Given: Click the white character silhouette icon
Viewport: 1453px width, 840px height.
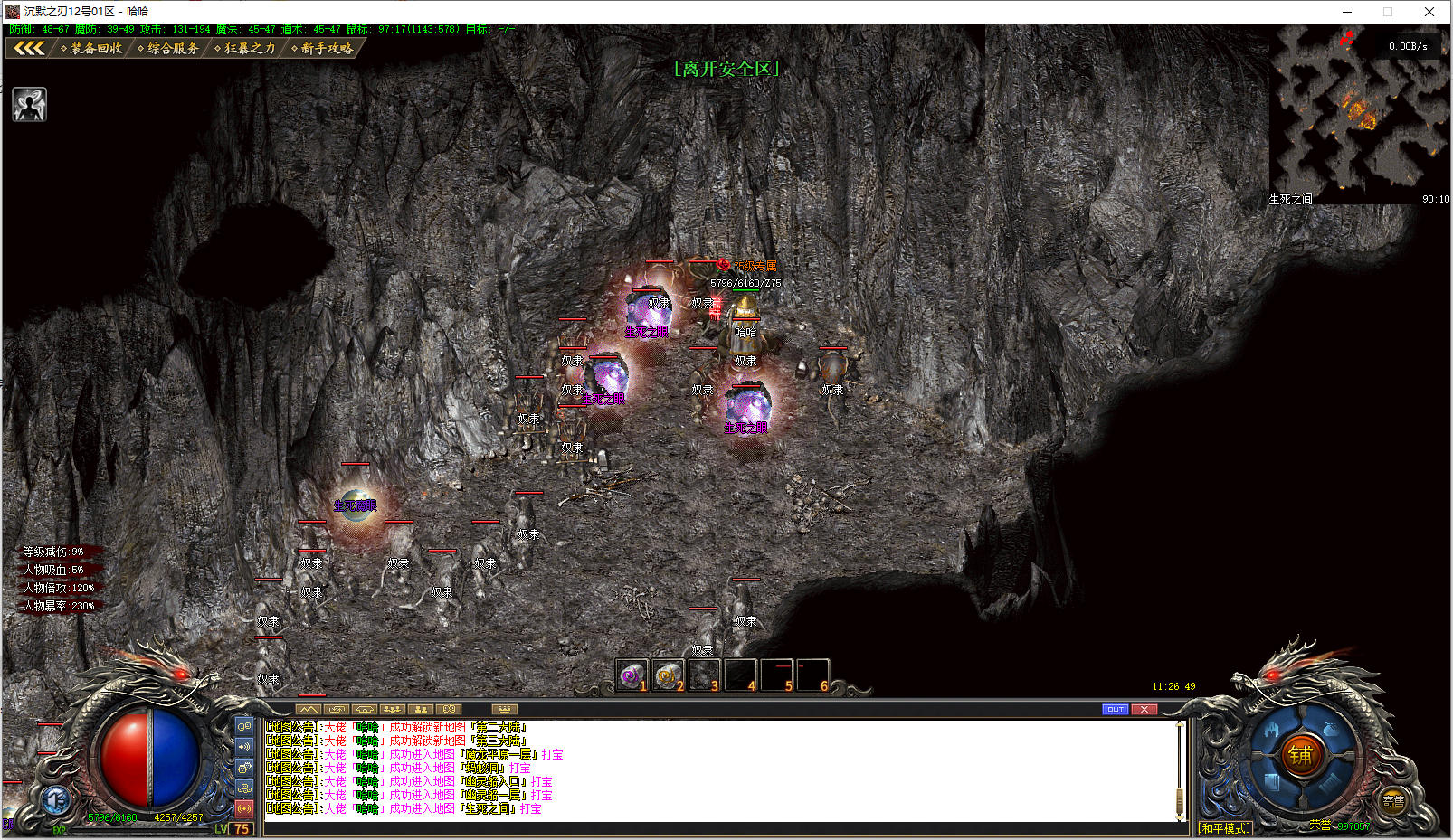Looking at the screenshot, I should coord(30,105).
